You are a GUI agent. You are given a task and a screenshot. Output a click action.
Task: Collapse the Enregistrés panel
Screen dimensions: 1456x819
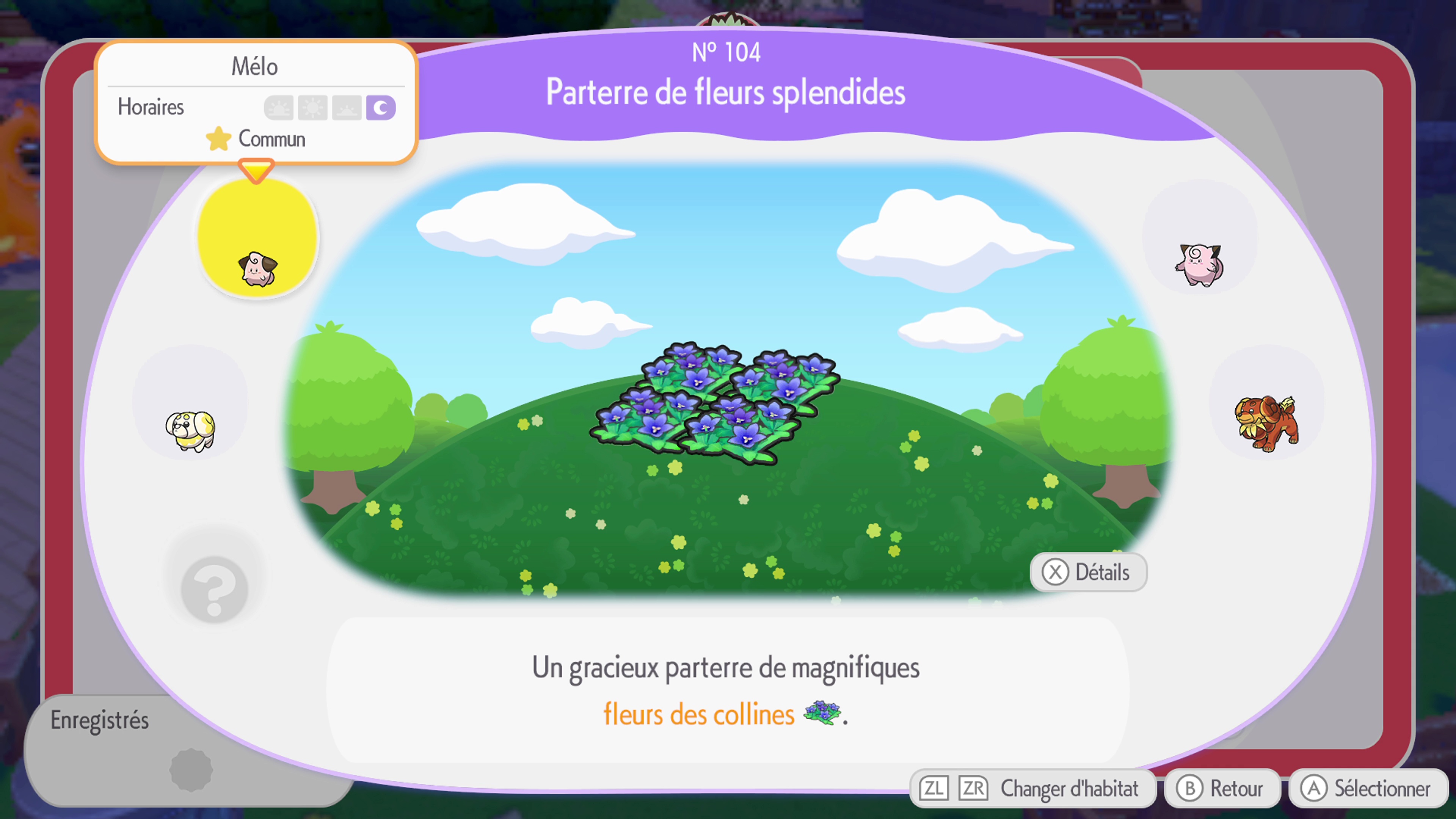(99, 720)
